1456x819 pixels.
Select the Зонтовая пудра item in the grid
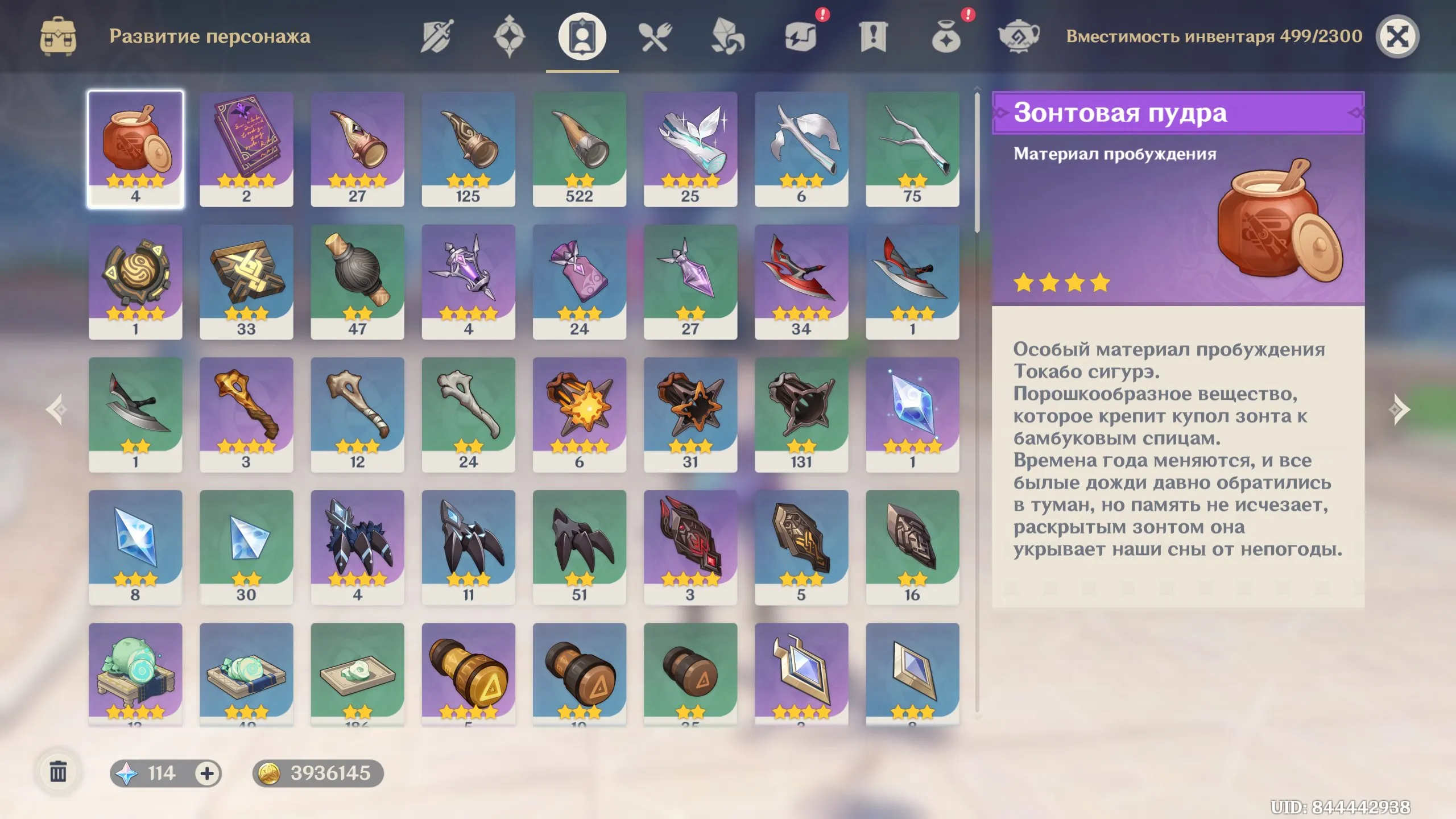point(136,149)
